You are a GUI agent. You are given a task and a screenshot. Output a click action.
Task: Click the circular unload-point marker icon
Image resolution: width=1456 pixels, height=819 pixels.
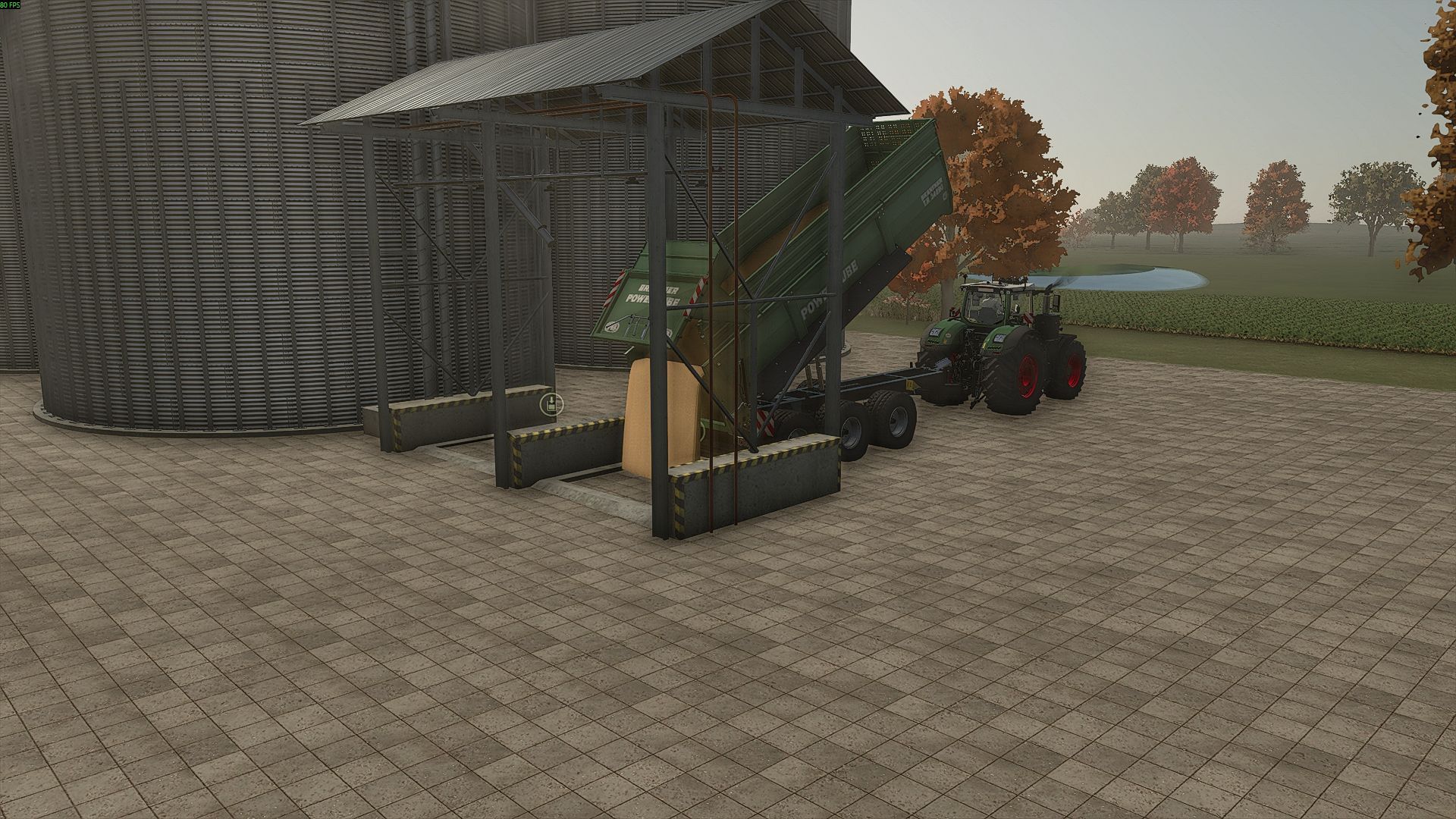[551, 404]
